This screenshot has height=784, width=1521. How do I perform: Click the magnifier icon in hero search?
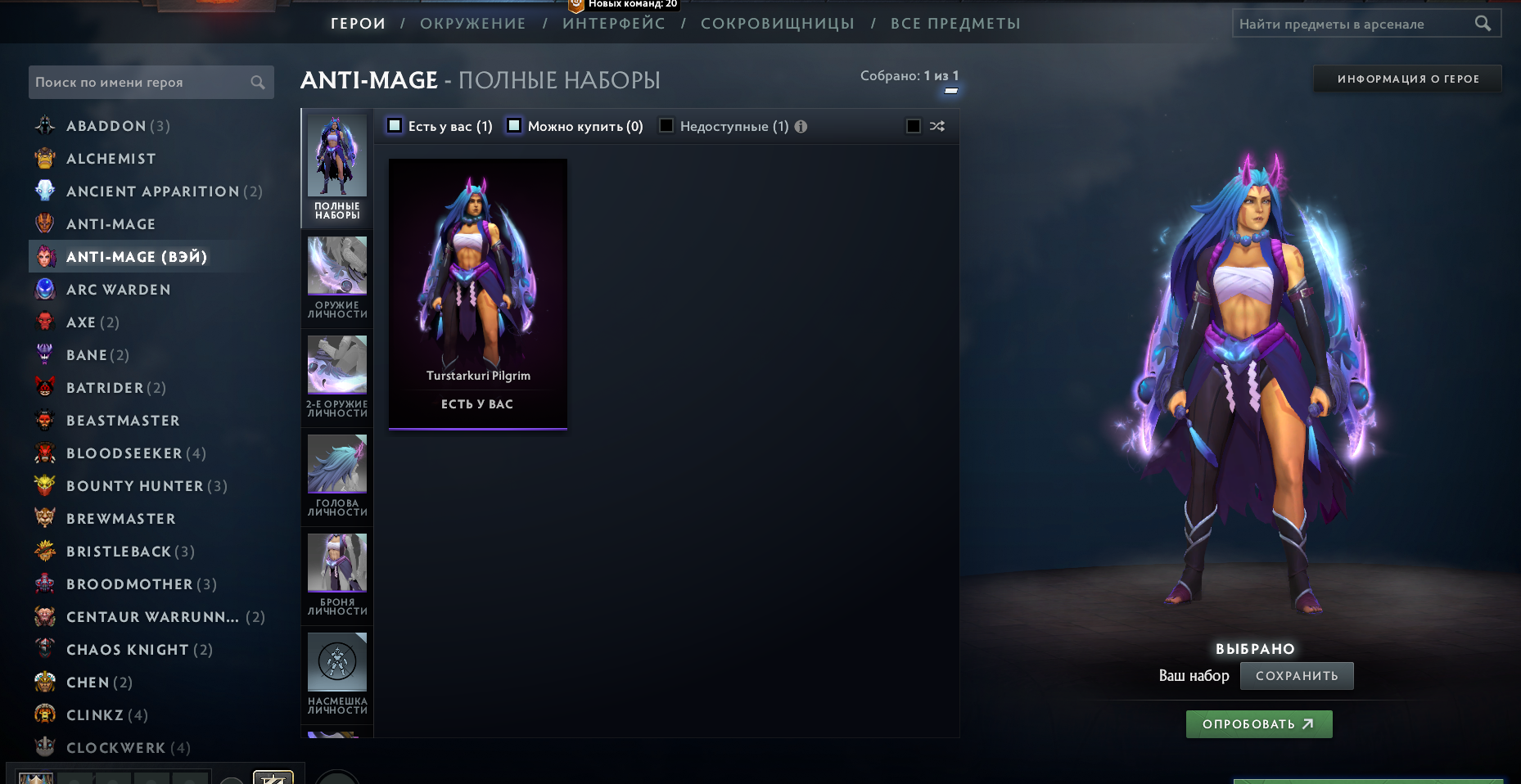[x=256, y=82]
